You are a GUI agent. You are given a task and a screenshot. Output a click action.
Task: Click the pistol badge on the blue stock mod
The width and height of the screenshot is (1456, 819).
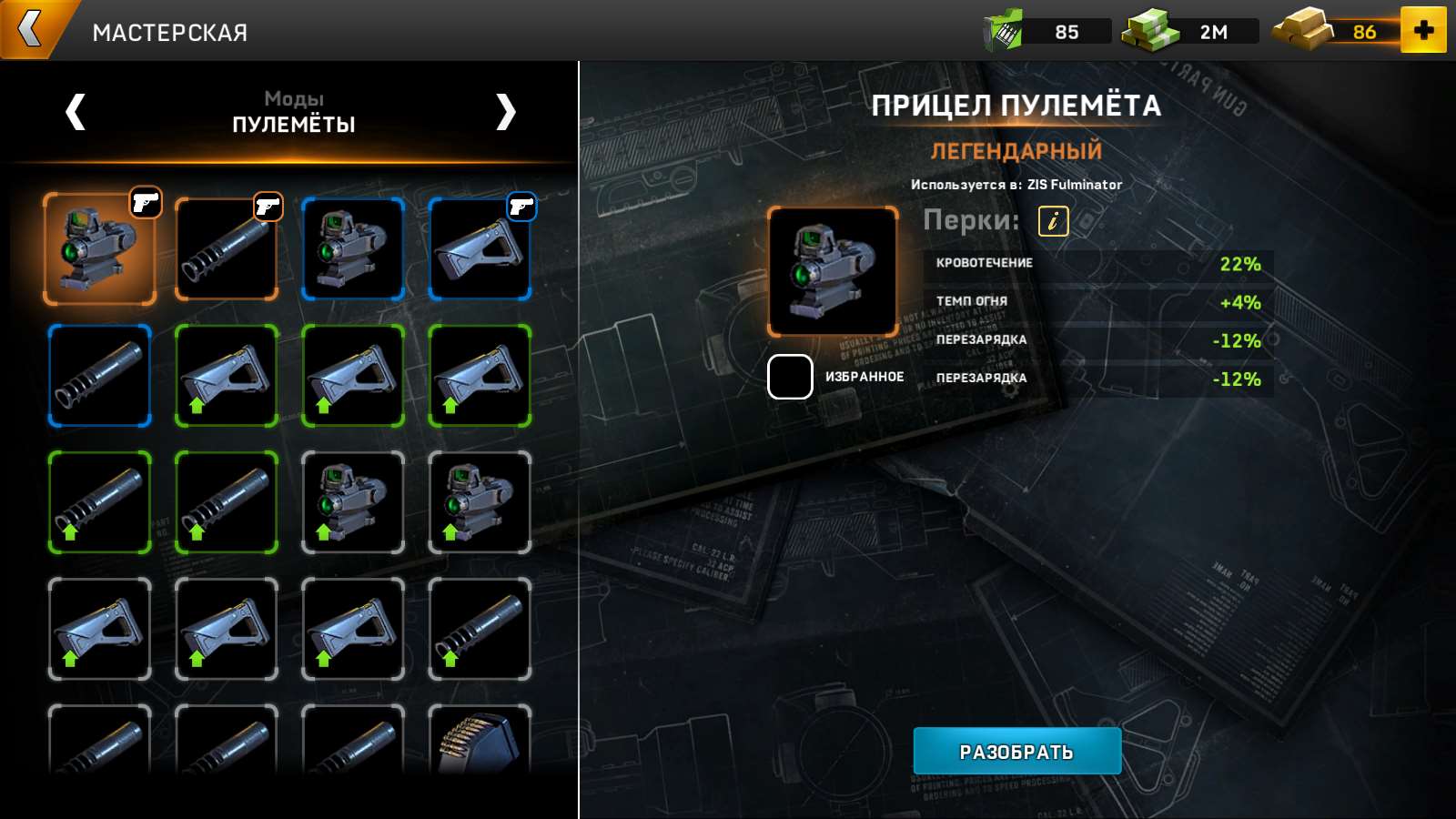pyautogui.click(x=523, y=206)
